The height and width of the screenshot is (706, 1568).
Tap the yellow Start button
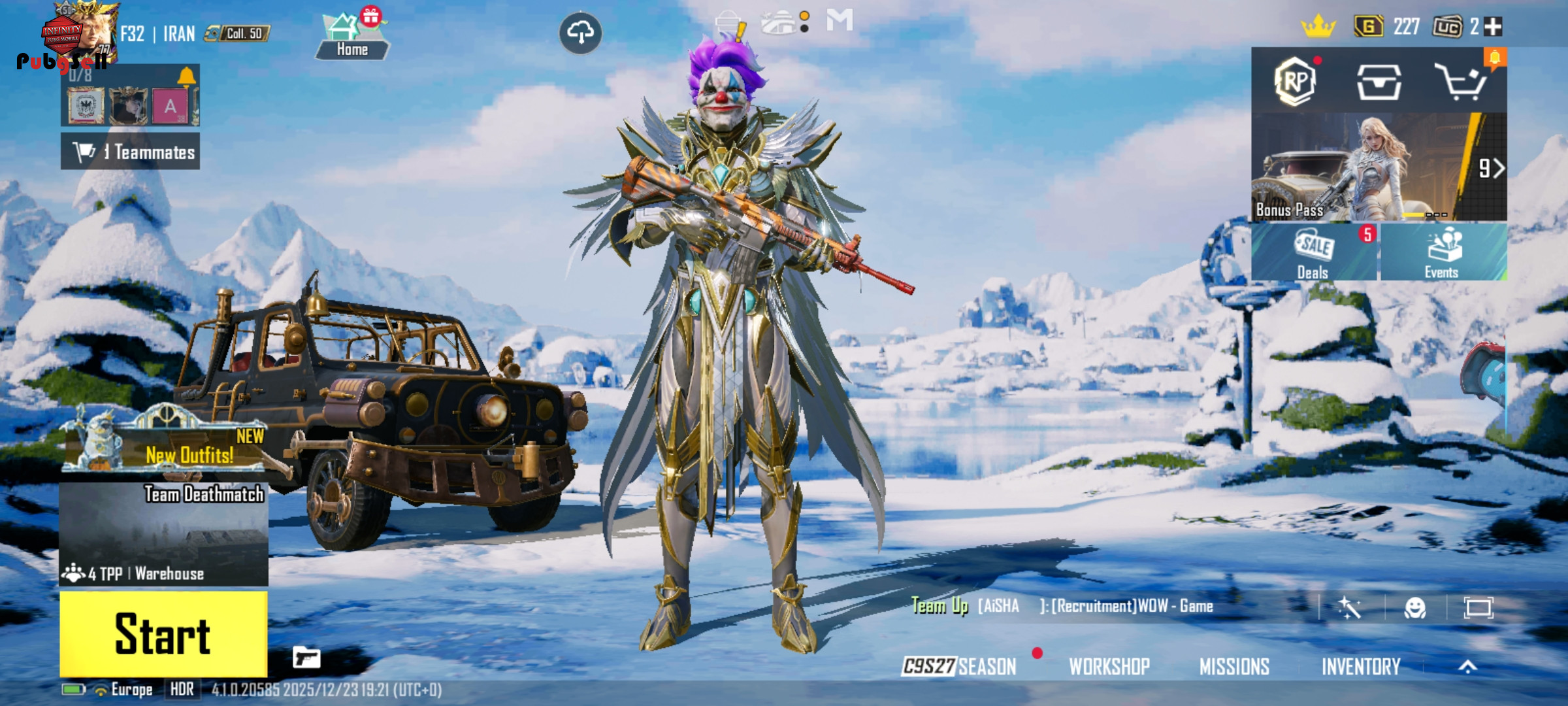click(x=163, y=633)
